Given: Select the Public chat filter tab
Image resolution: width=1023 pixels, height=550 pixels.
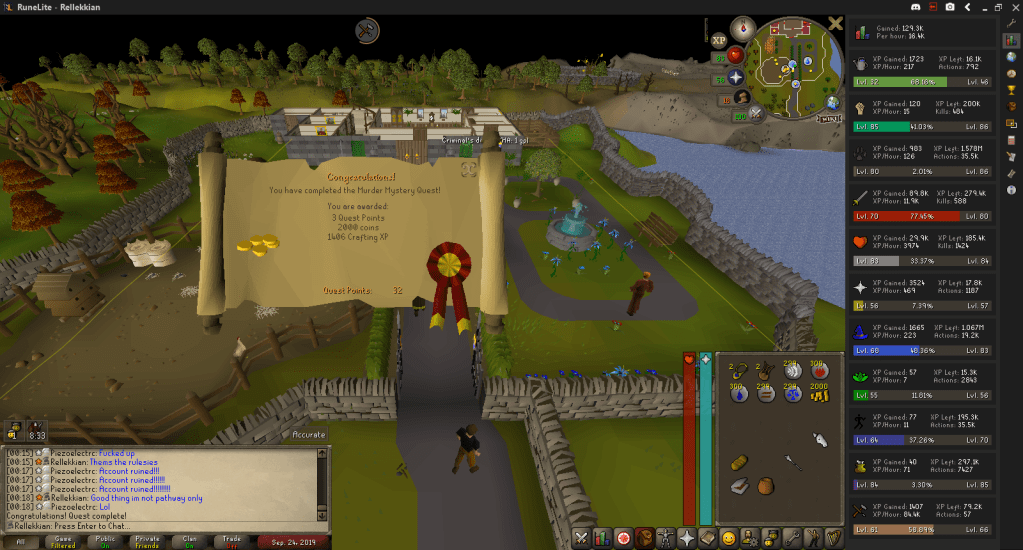Looking at the screenshot, I should coord(105,541).
